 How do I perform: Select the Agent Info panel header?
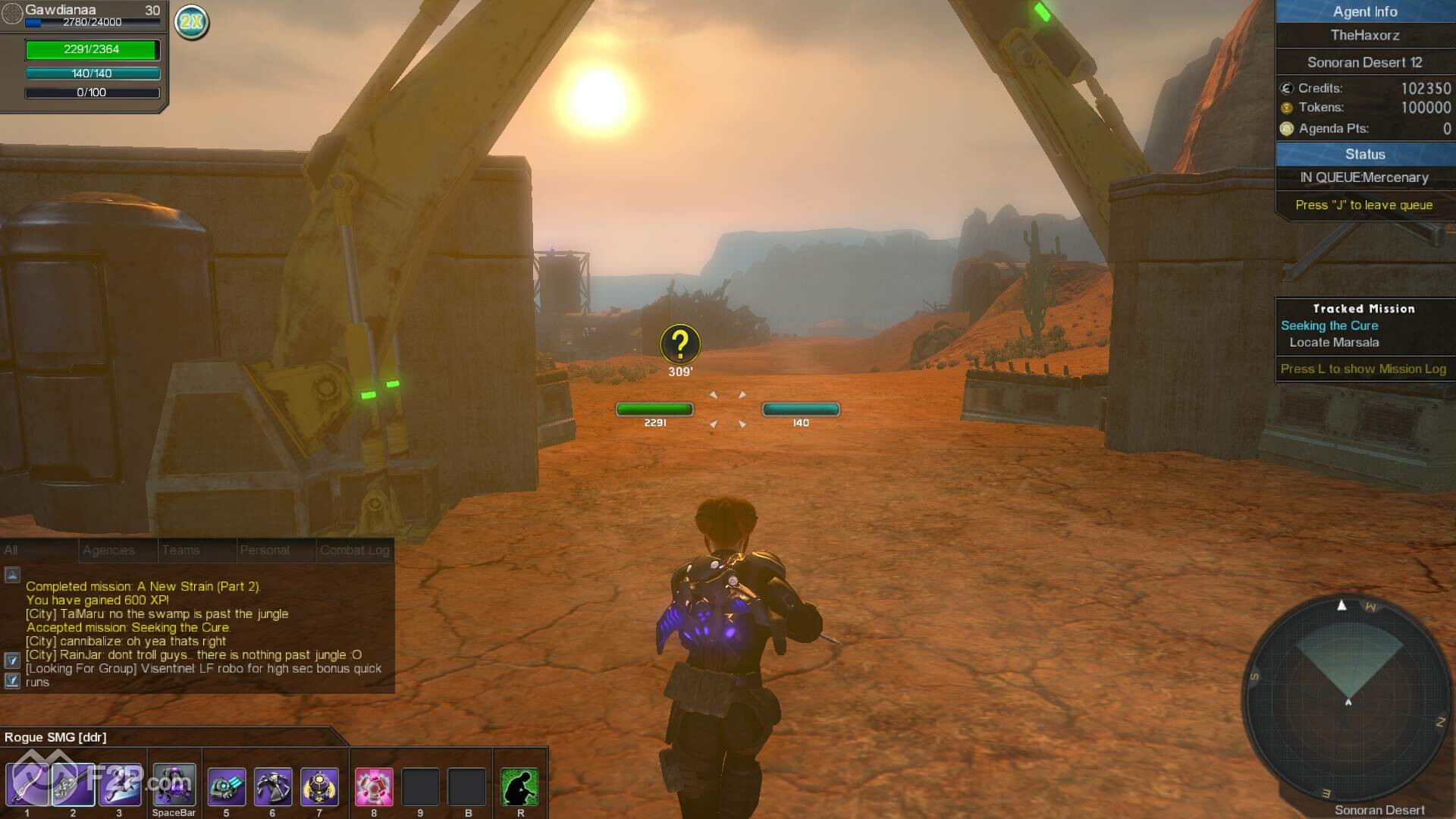[x=1364, y=11]
